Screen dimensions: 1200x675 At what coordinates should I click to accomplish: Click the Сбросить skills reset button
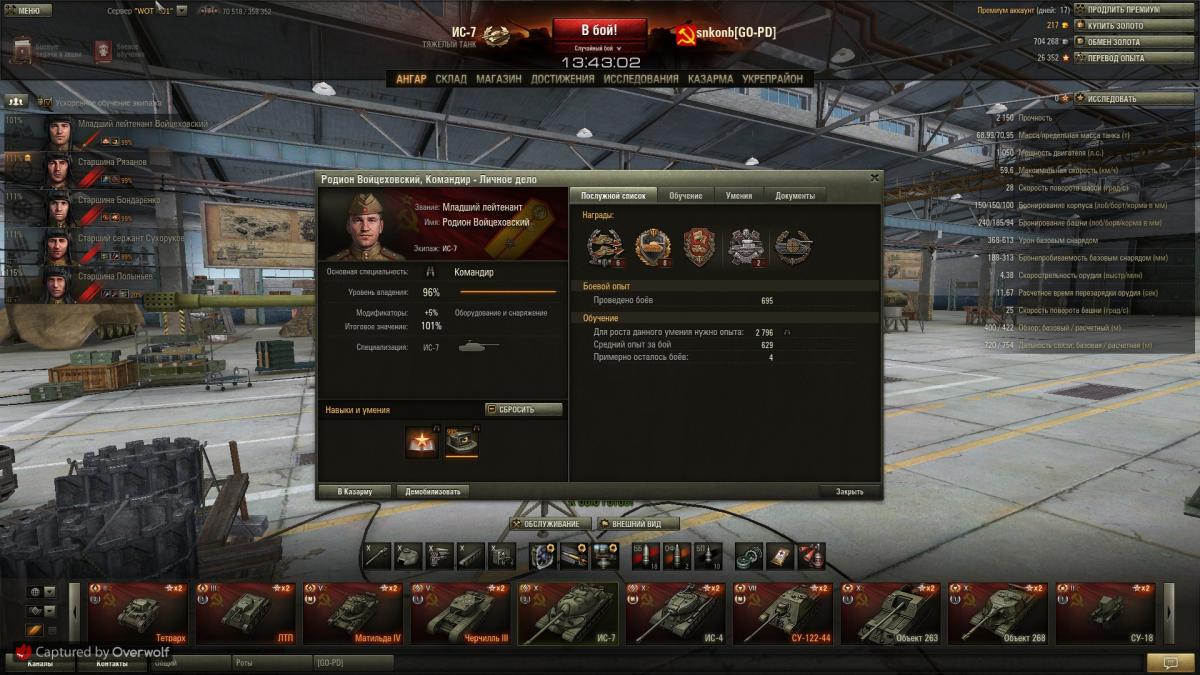click(523, 410)
